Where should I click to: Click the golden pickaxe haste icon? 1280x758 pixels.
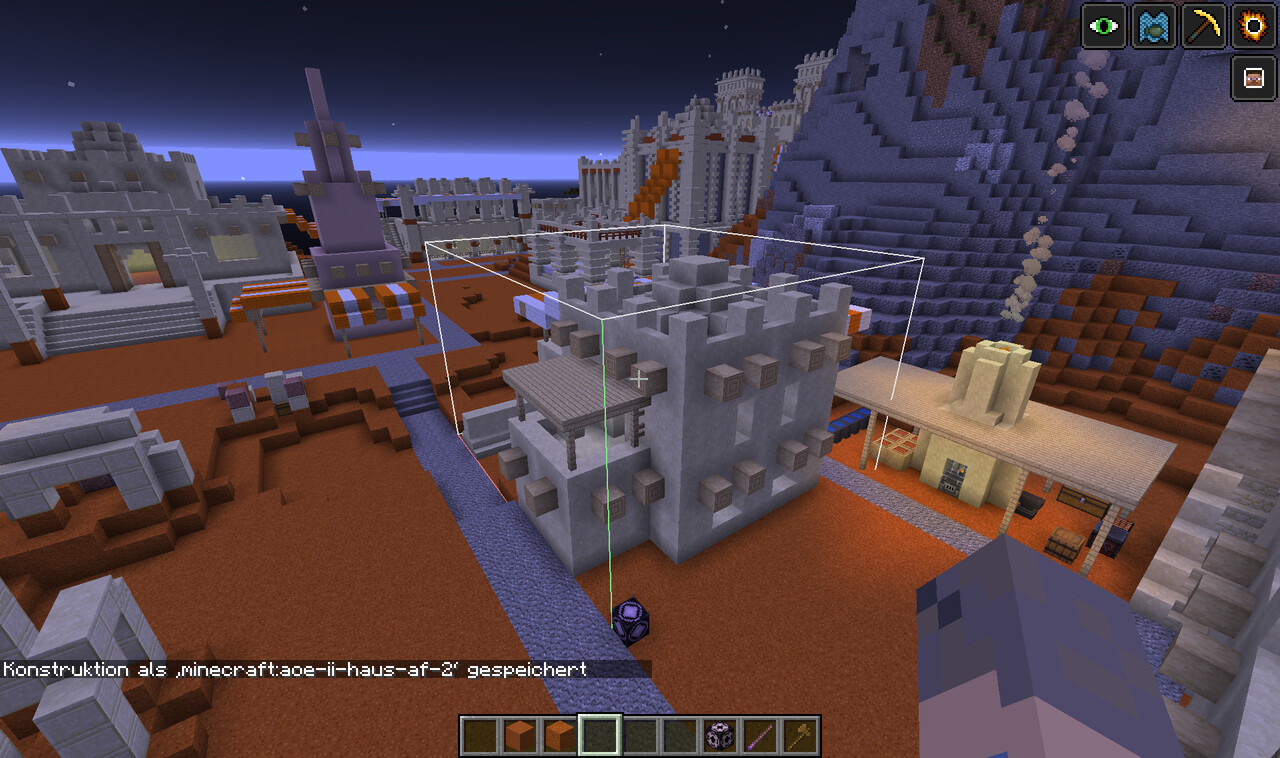[1203, 26]
